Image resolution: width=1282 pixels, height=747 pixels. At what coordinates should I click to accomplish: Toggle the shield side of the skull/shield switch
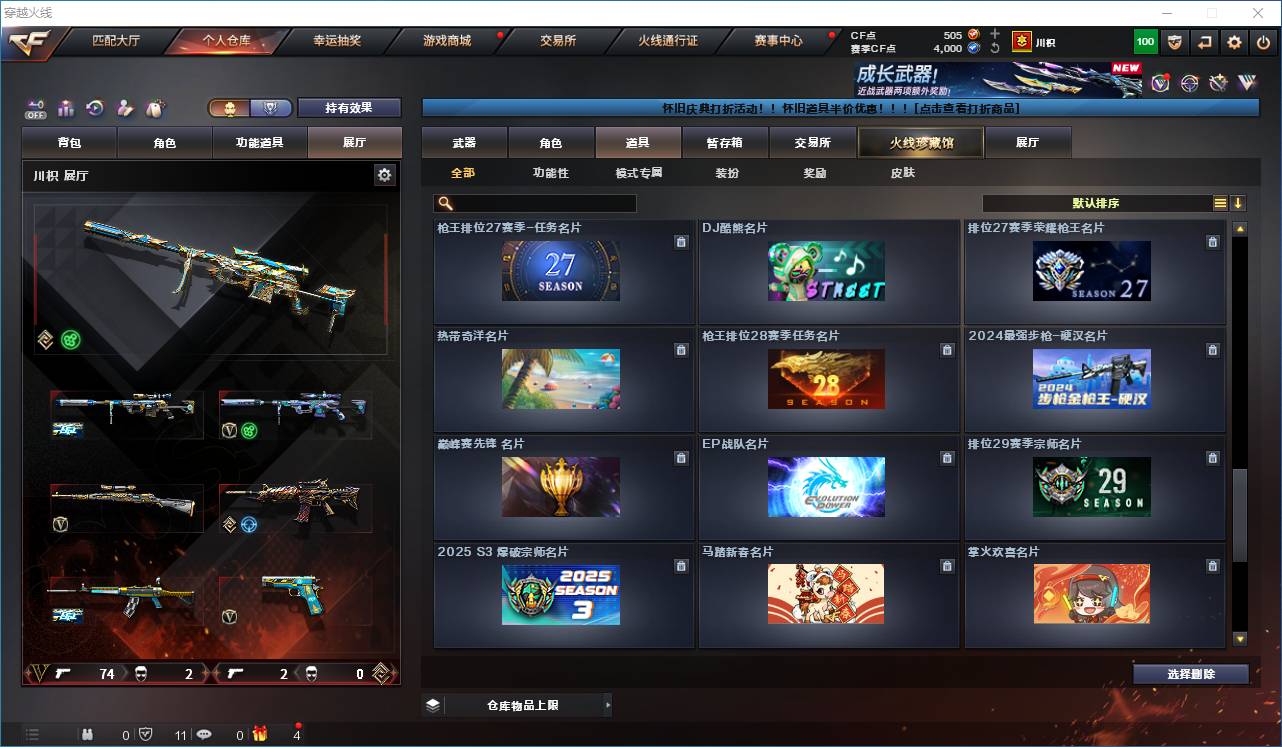click(269, 107)
